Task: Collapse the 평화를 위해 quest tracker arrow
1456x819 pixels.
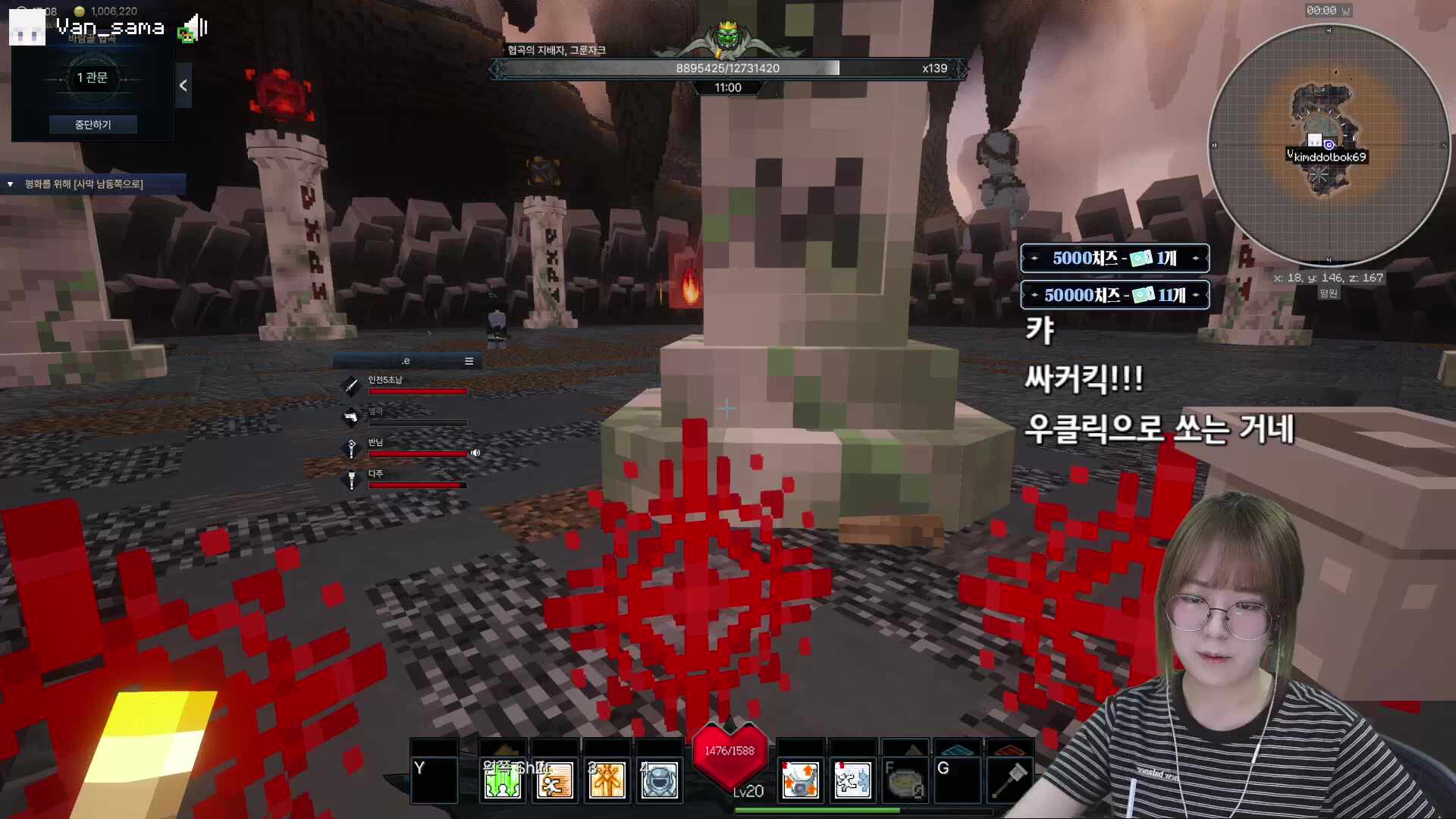Action: (x=9, y=184)
